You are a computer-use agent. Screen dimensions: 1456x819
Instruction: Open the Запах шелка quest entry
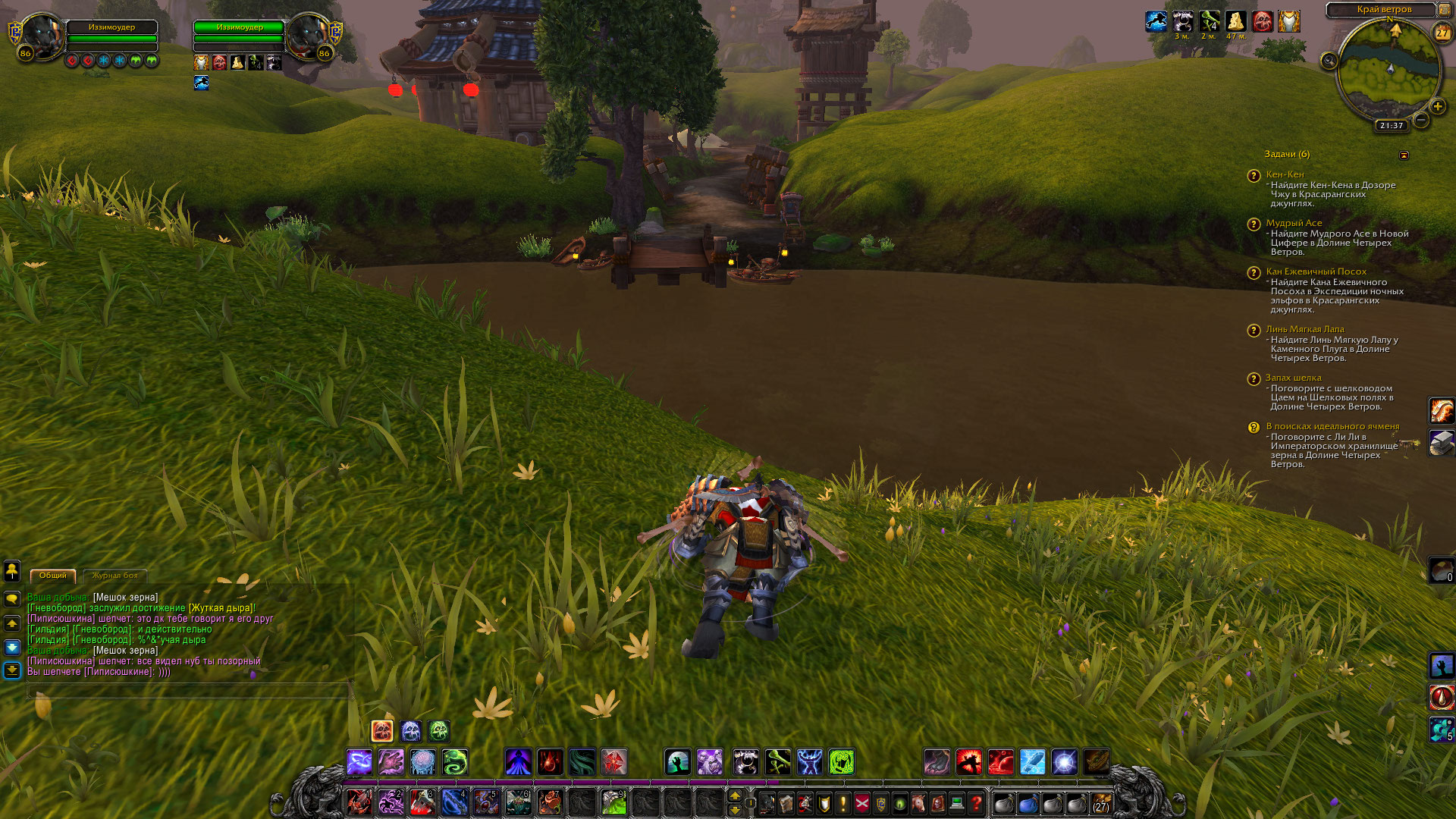tap(1293, 378)
